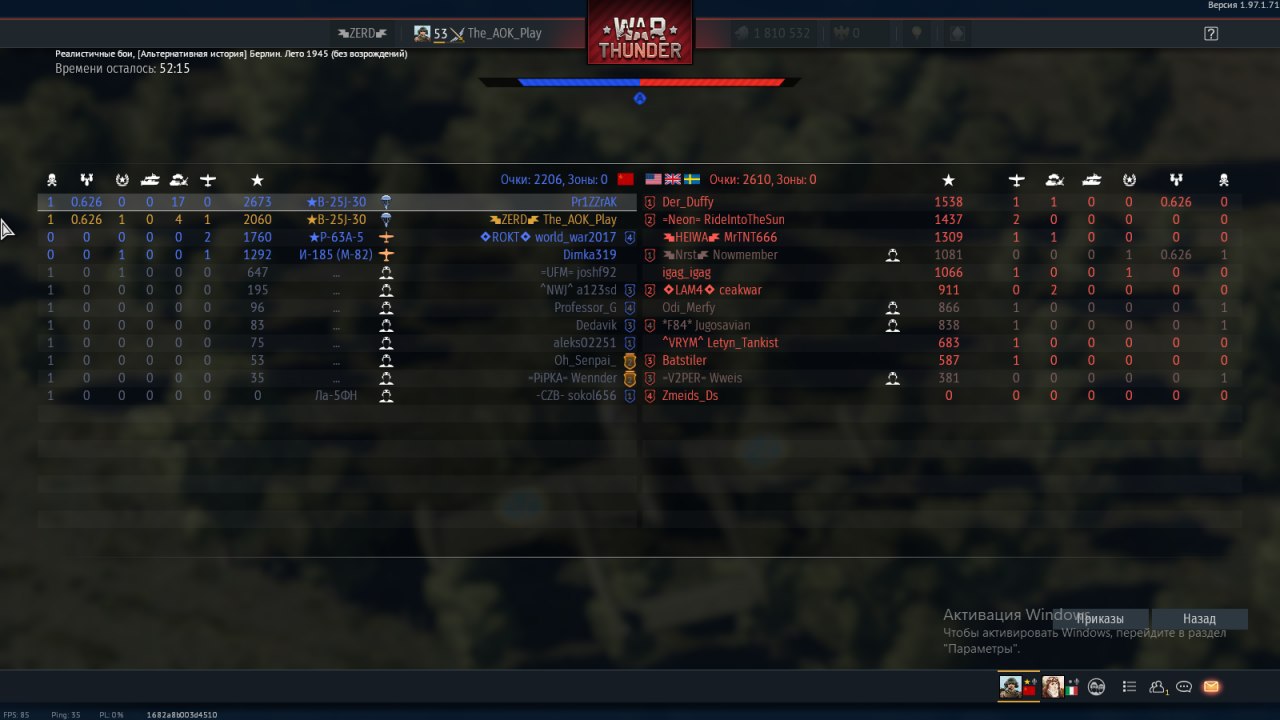Image resolution: width=1280 pixels, height=720 pixels.
Task: Select squad member portrait with Chinese flag
Action: pos(1019,687)
